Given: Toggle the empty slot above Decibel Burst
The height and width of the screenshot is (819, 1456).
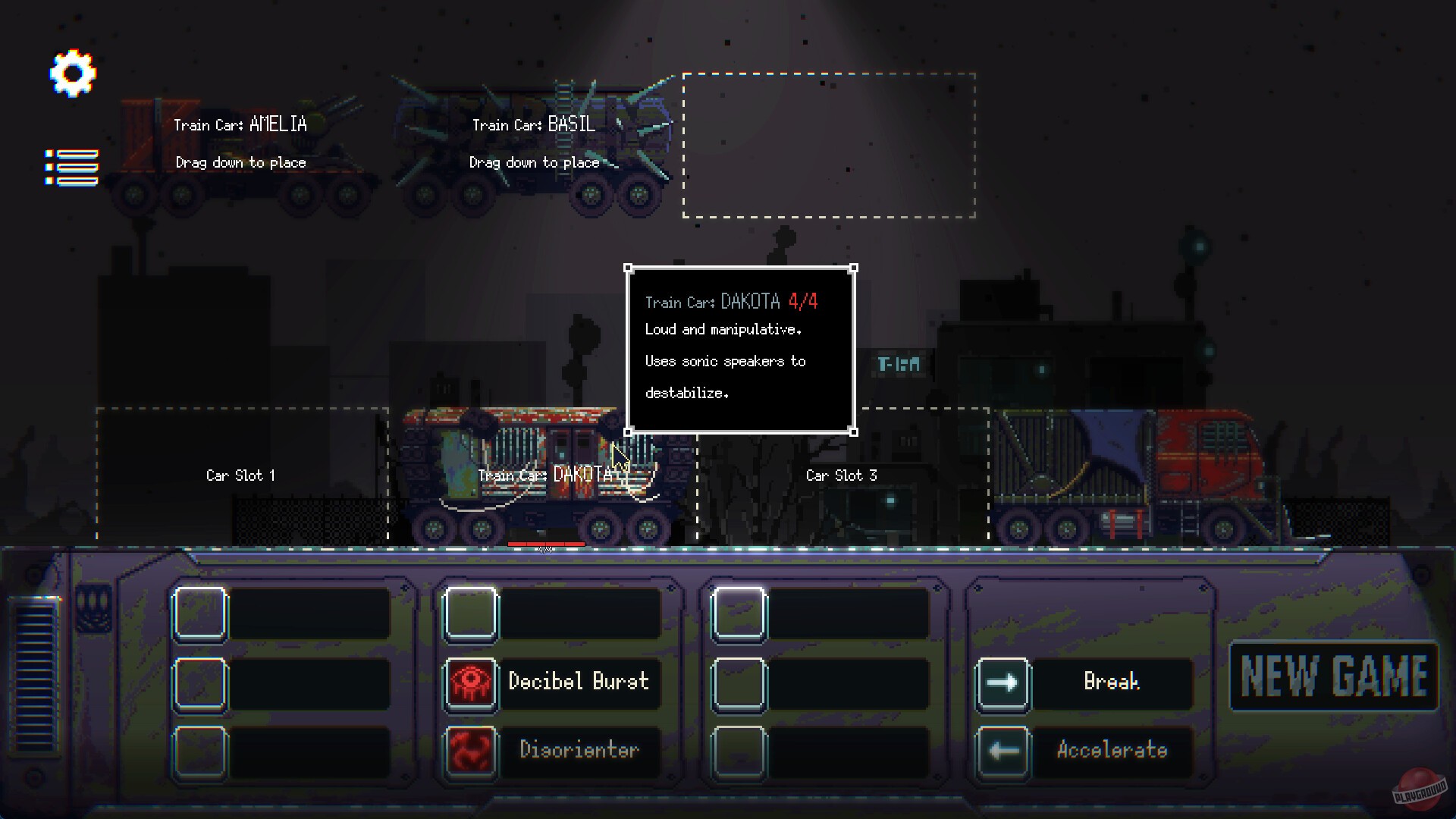Looking at the screenshot, I should pyautogui.click(x=470, y=613).
